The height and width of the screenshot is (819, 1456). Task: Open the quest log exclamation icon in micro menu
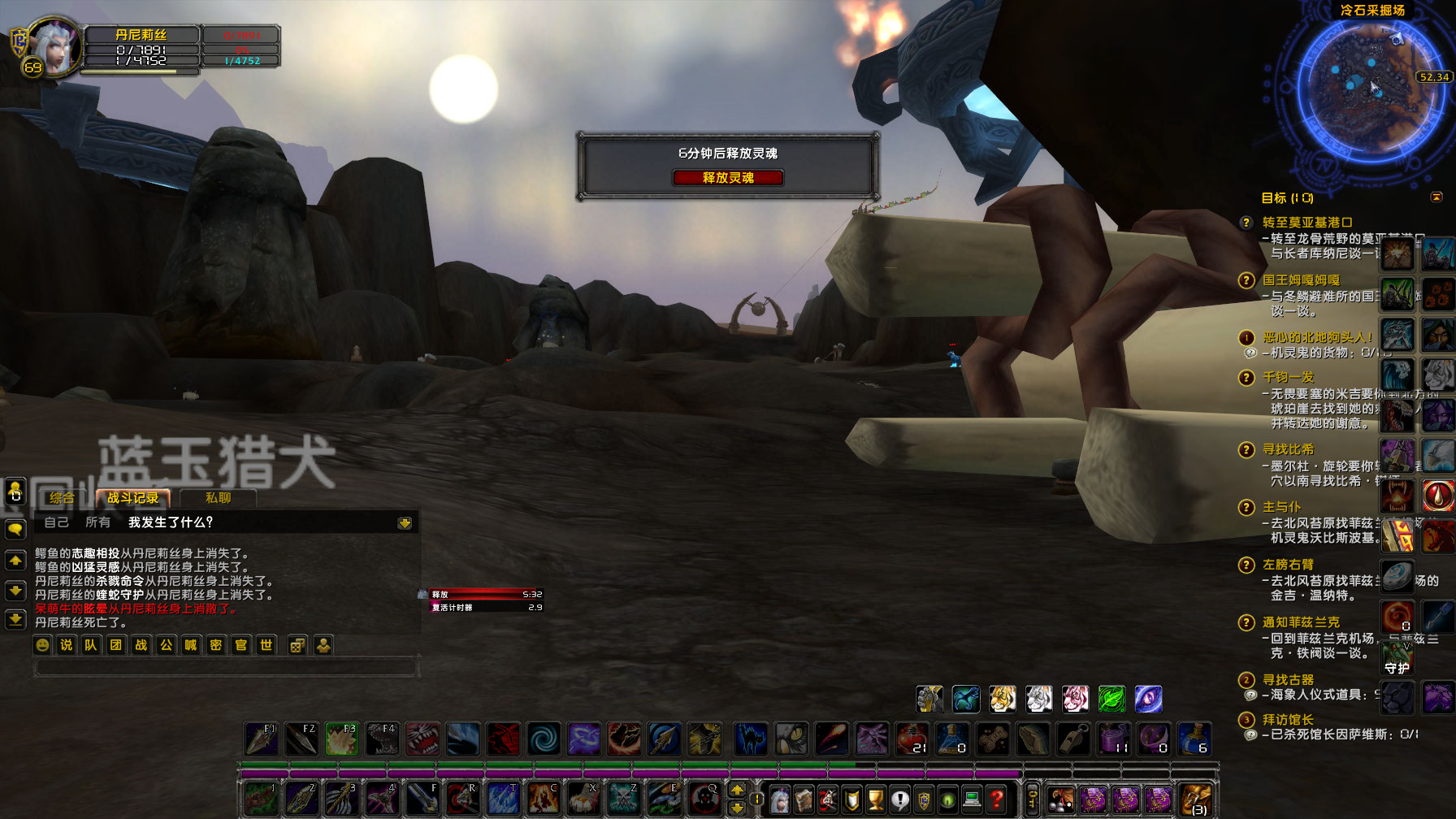pos(899,800)
